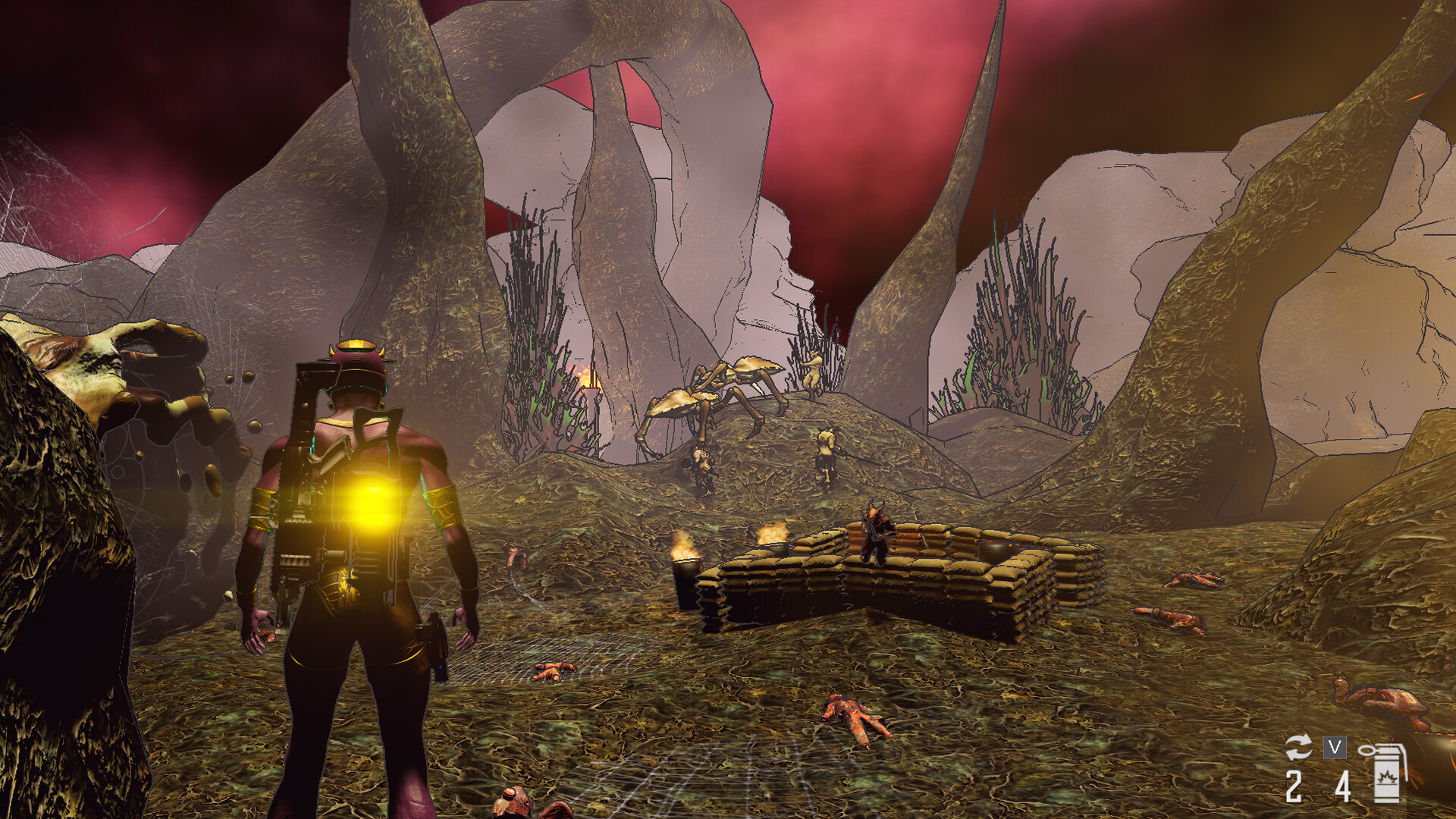1456x819 pixels.
Task: Select the grenade icon in the HUD
Action: point(1388,775)
